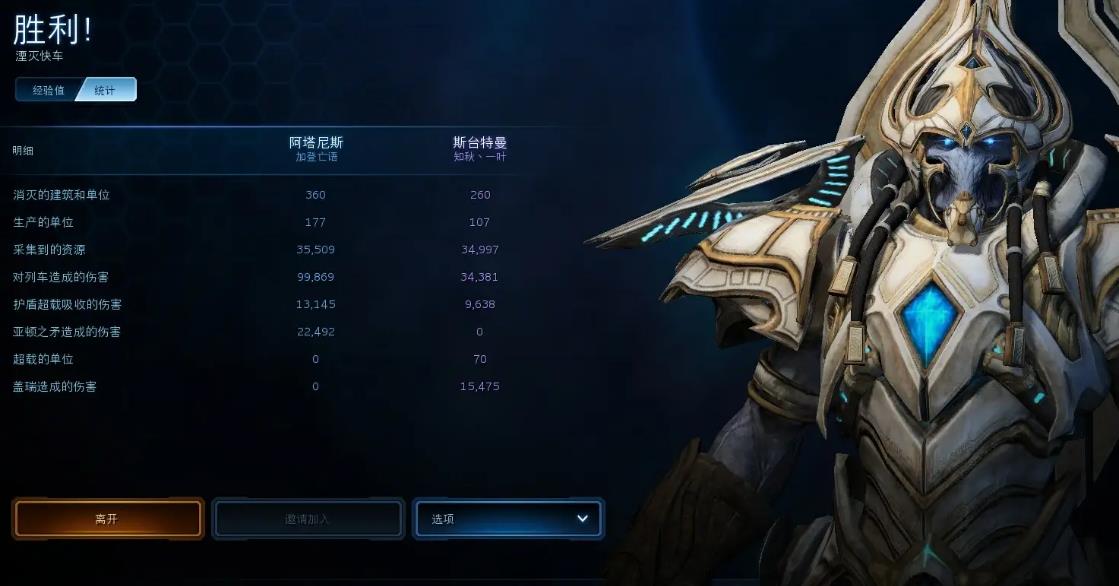Open the 选项 (Options) dropdown
Viewport: 1119px width, 586px height.
tap(508, 519)
